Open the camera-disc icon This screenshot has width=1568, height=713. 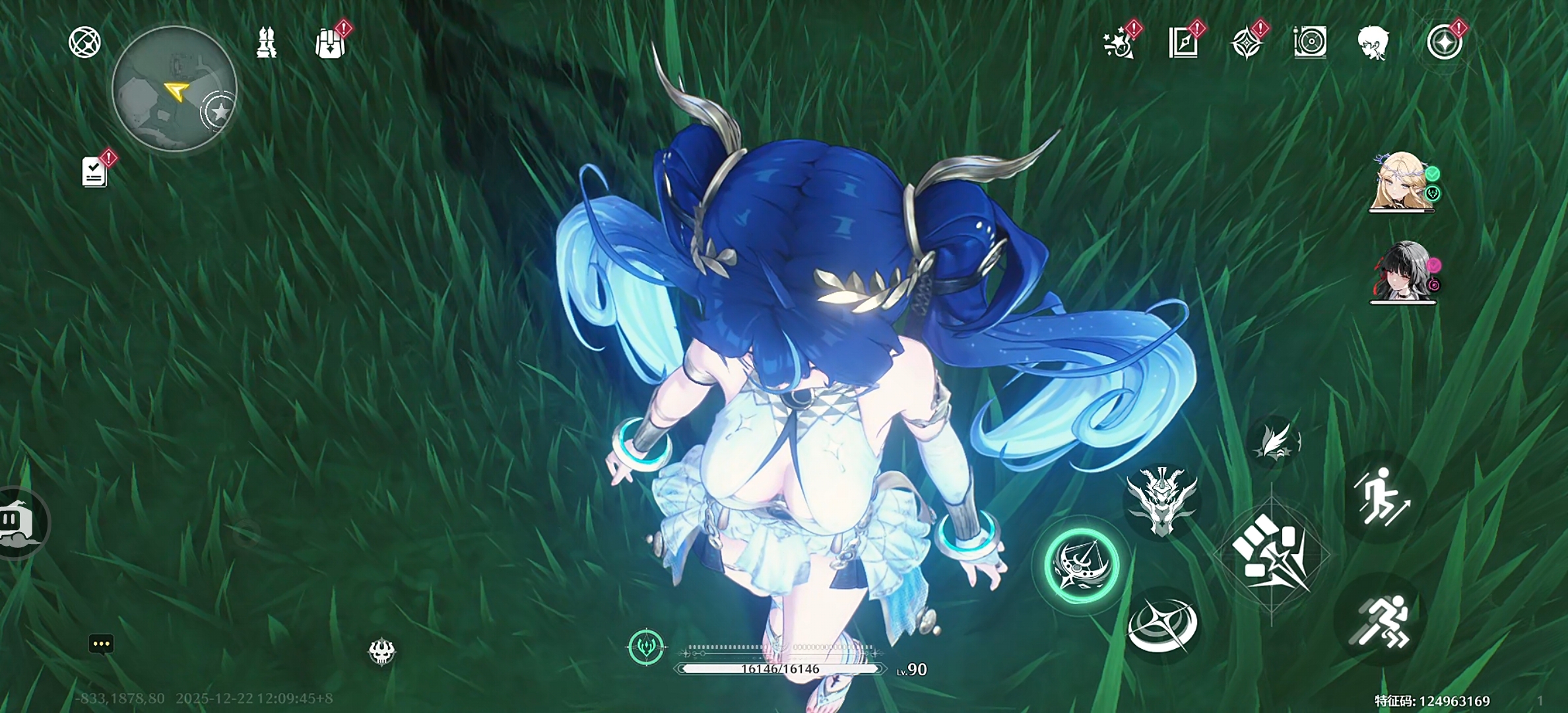[1310, 44]
